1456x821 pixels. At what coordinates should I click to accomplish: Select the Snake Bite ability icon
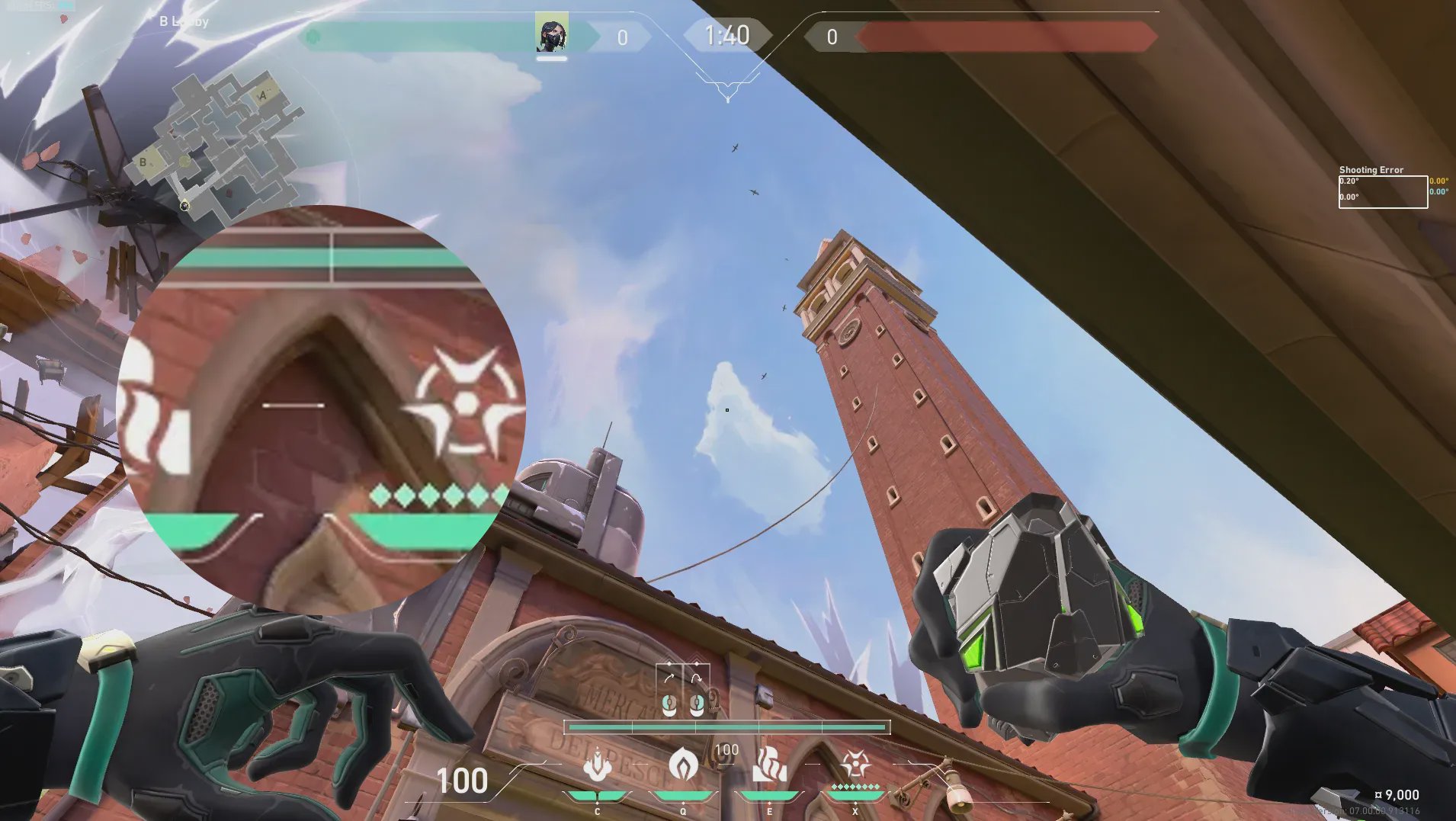(597, 765)
